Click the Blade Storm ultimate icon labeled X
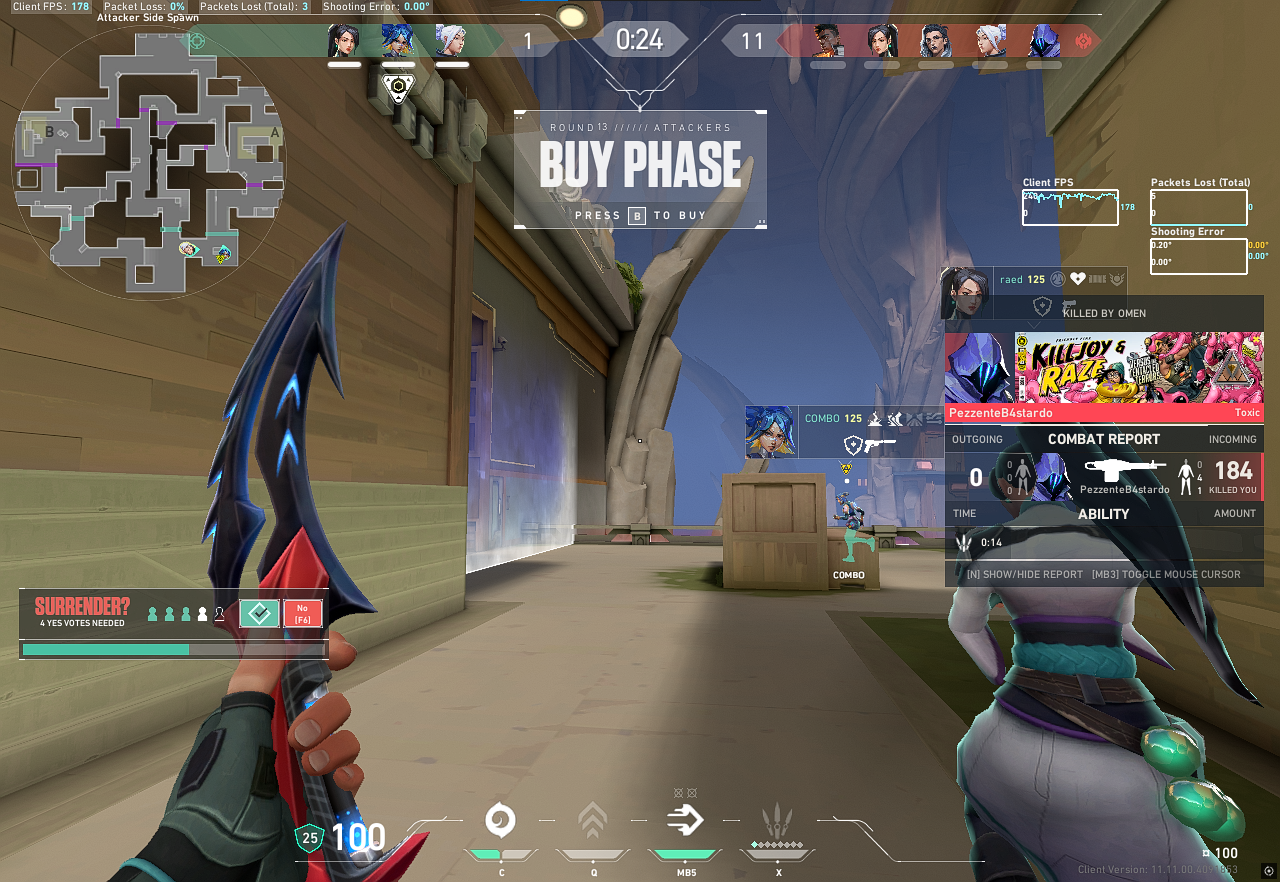The image size is (1280, 882). [779, 820]
